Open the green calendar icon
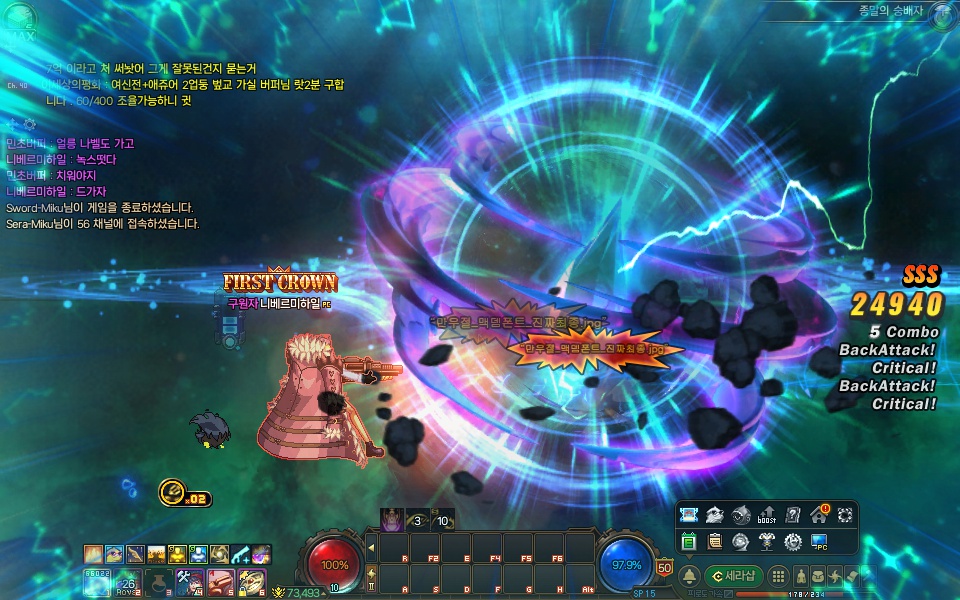 click(689, 542)
